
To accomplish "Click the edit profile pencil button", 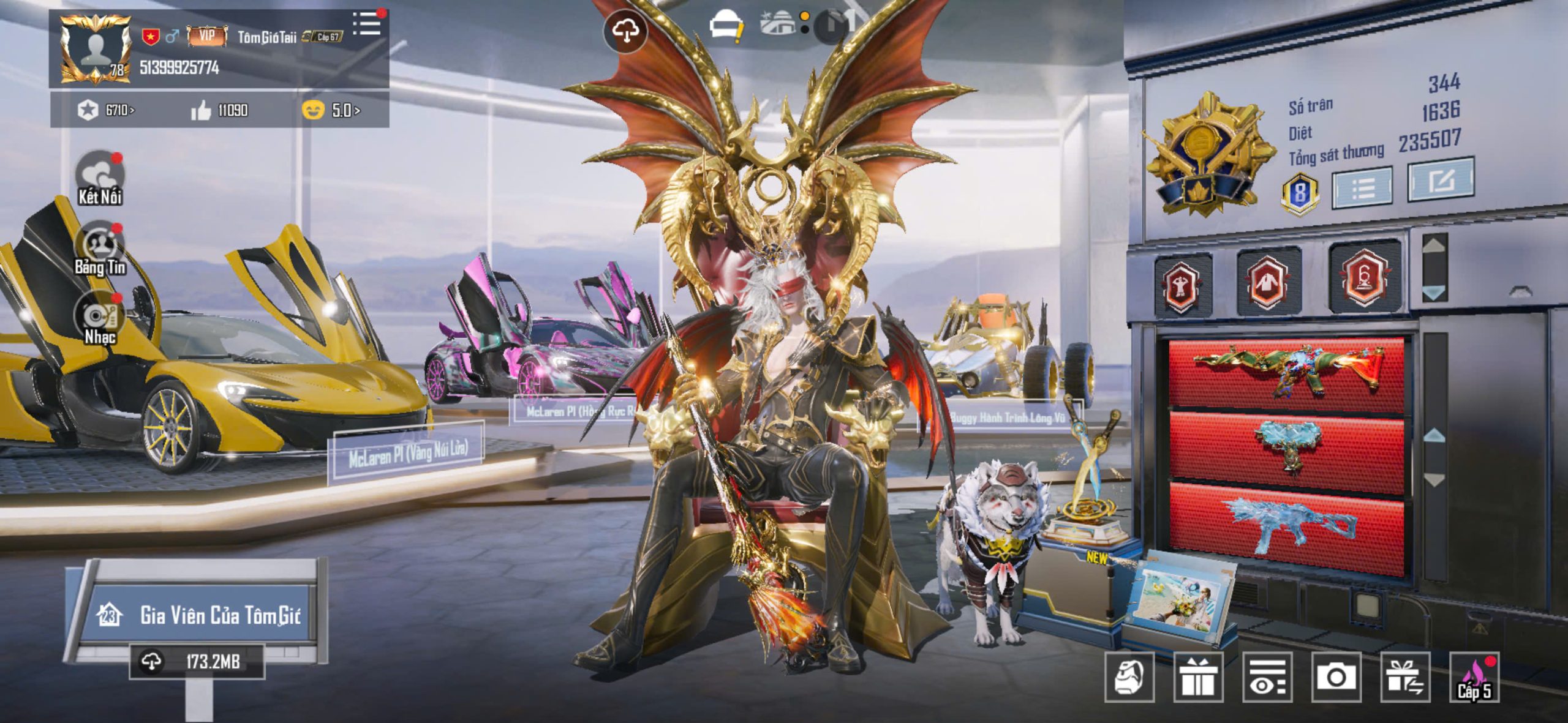I will coord(1441,180).
